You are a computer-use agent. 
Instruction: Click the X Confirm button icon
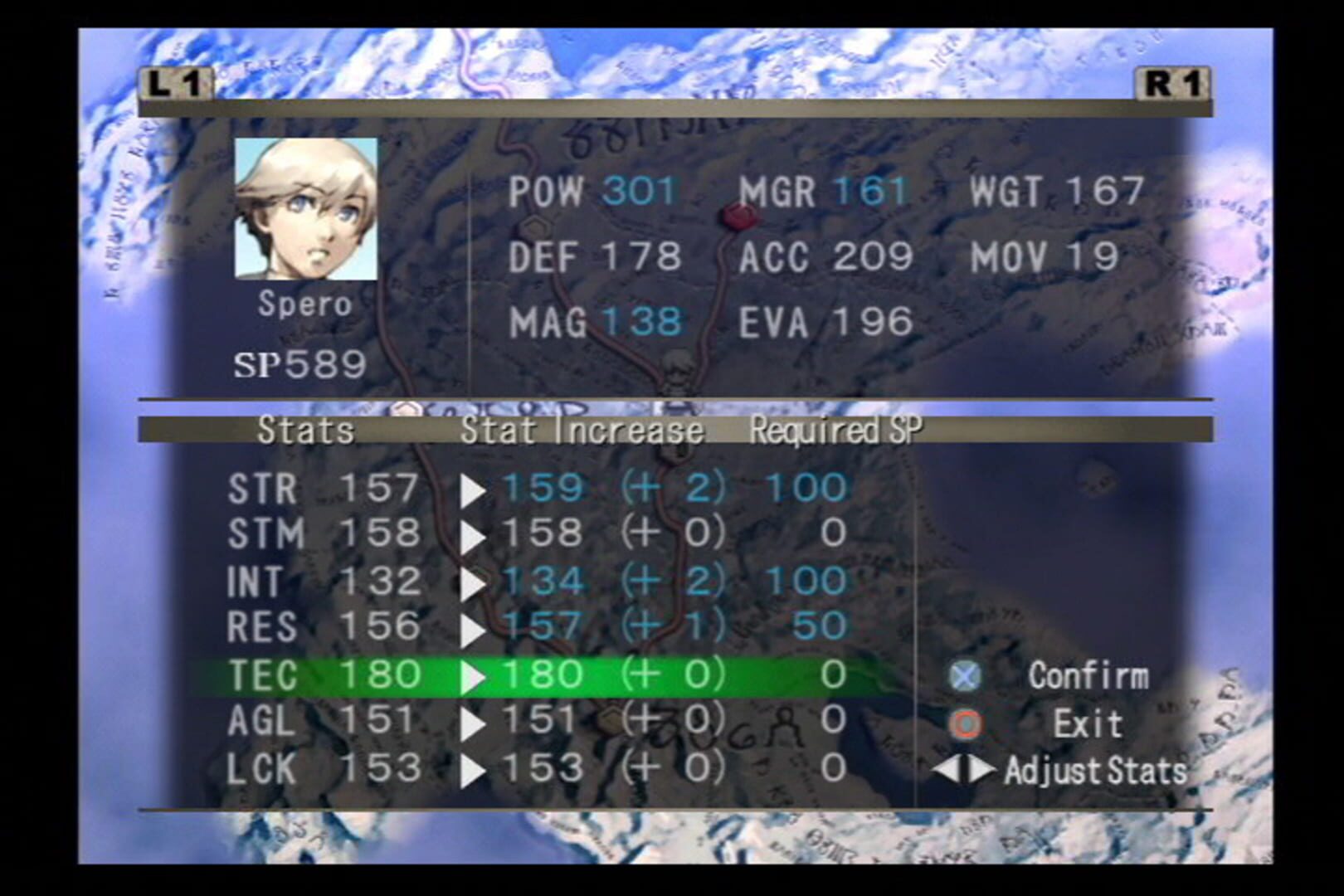tap(965, 676)
